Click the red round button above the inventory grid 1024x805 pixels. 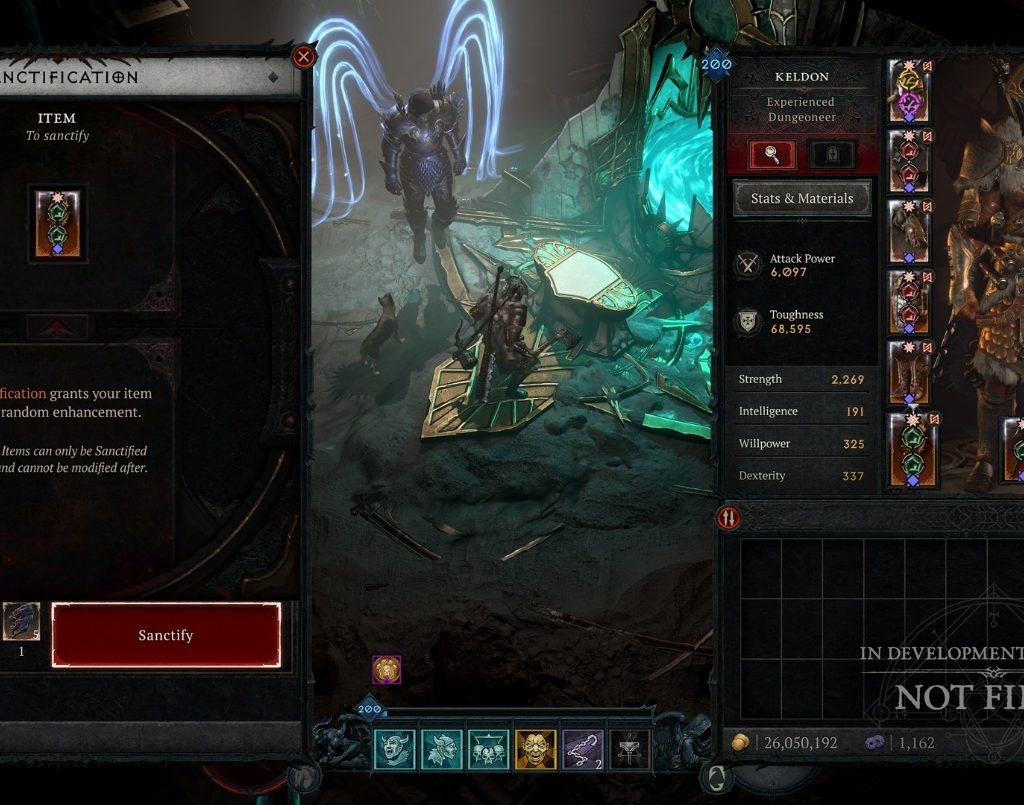point(727,518)
